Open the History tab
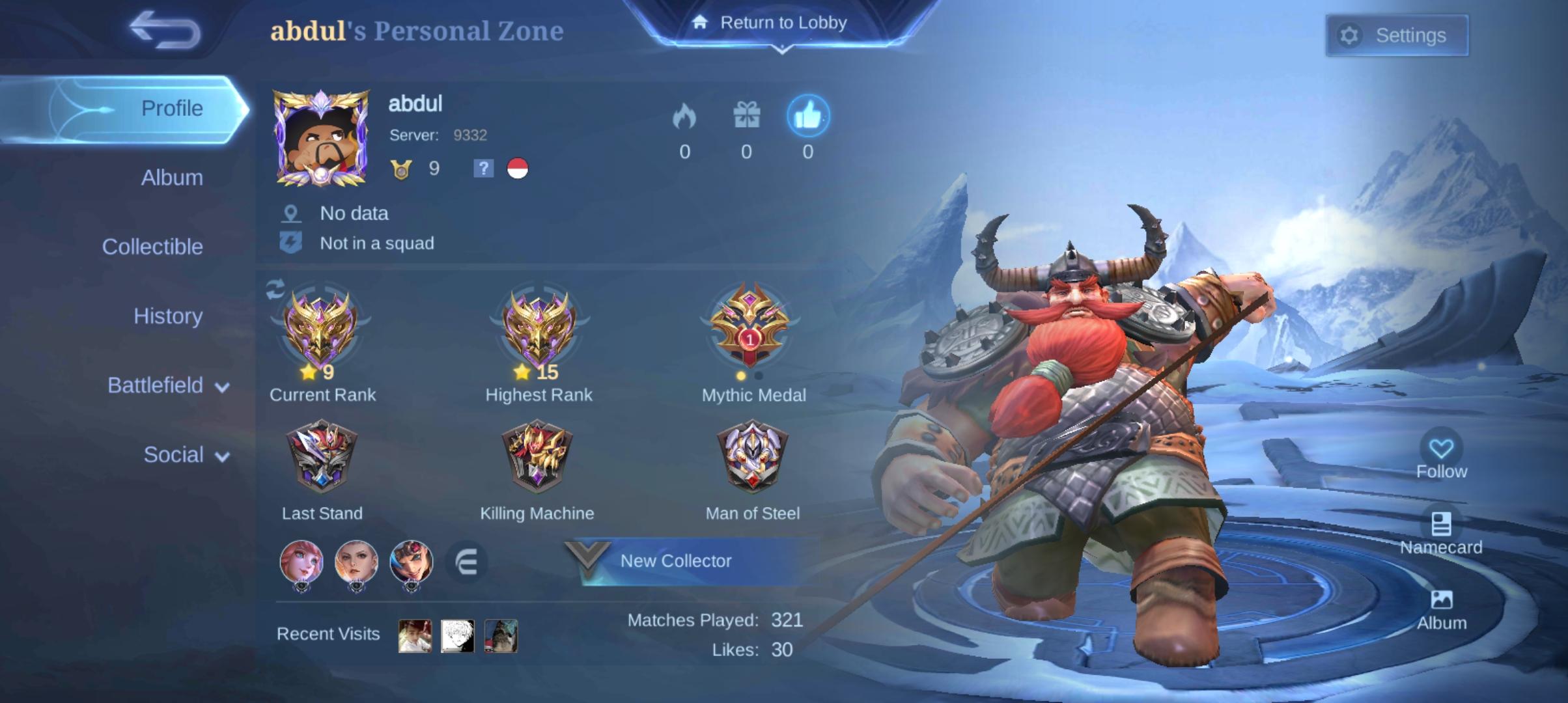This screenshot has width=1568, height=703. tap(168, 316)
